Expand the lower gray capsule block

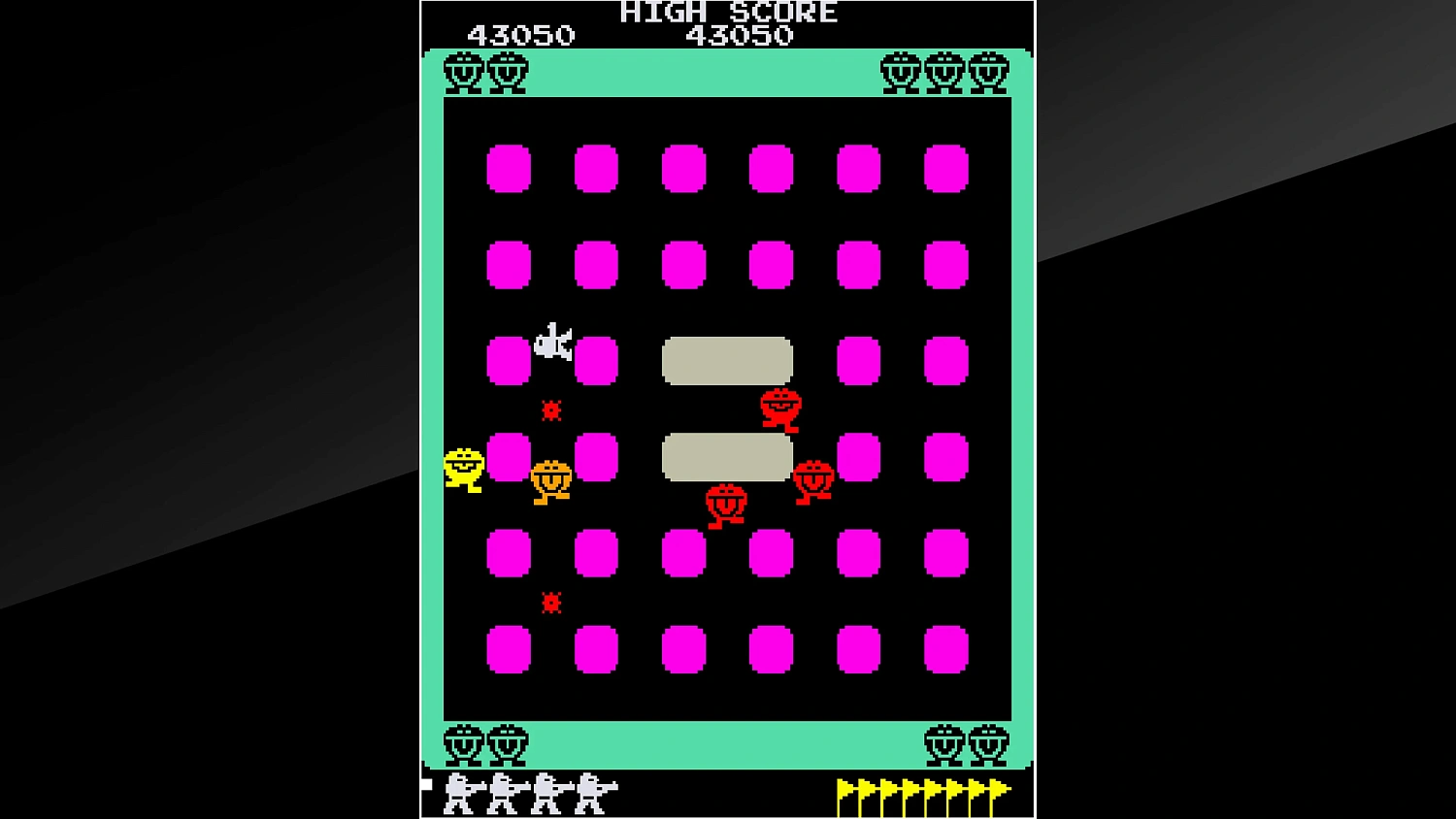(728, 456)
